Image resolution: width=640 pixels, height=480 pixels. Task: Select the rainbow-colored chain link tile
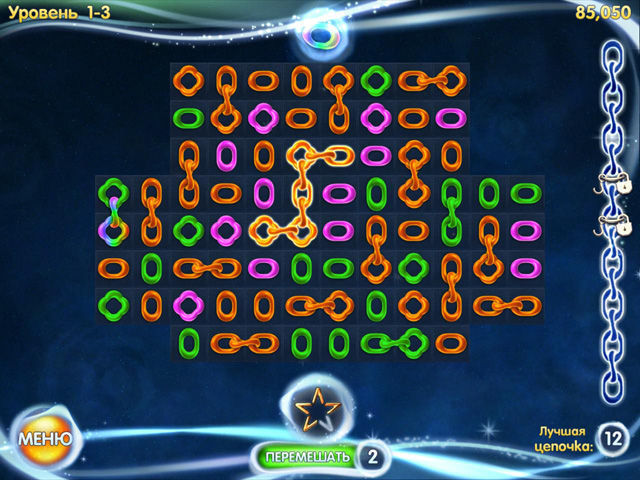[113, 228]
